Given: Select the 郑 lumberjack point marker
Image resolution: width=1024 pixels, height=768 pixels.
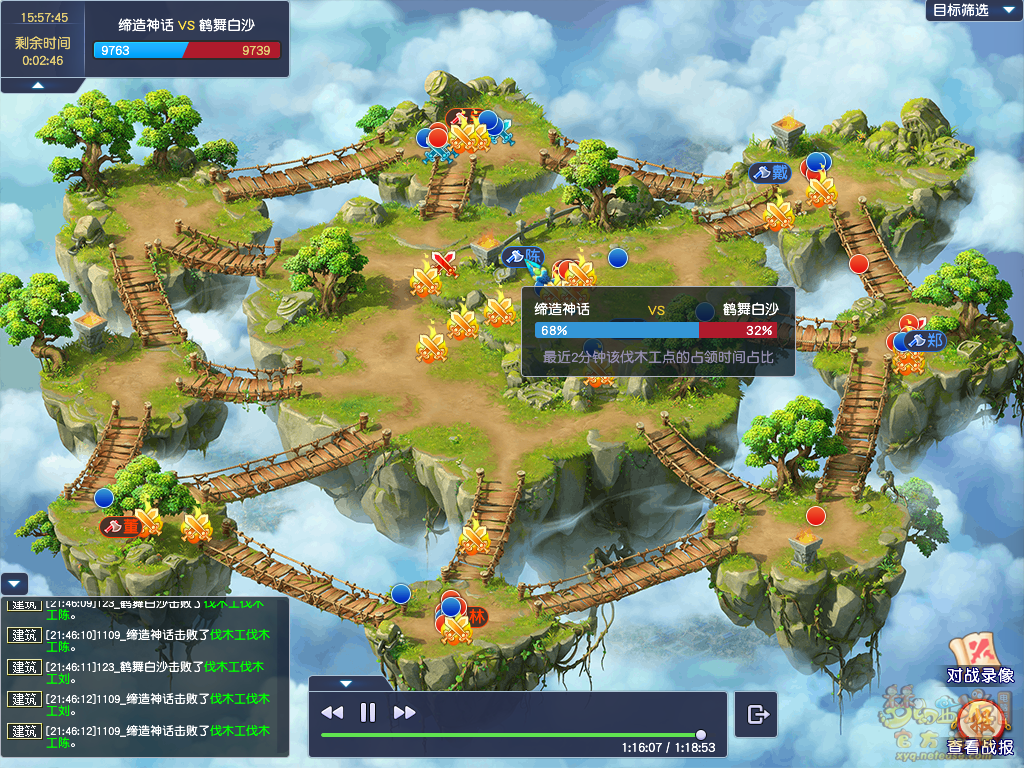Looking at the screenshot, I should [x=925, y=340].
